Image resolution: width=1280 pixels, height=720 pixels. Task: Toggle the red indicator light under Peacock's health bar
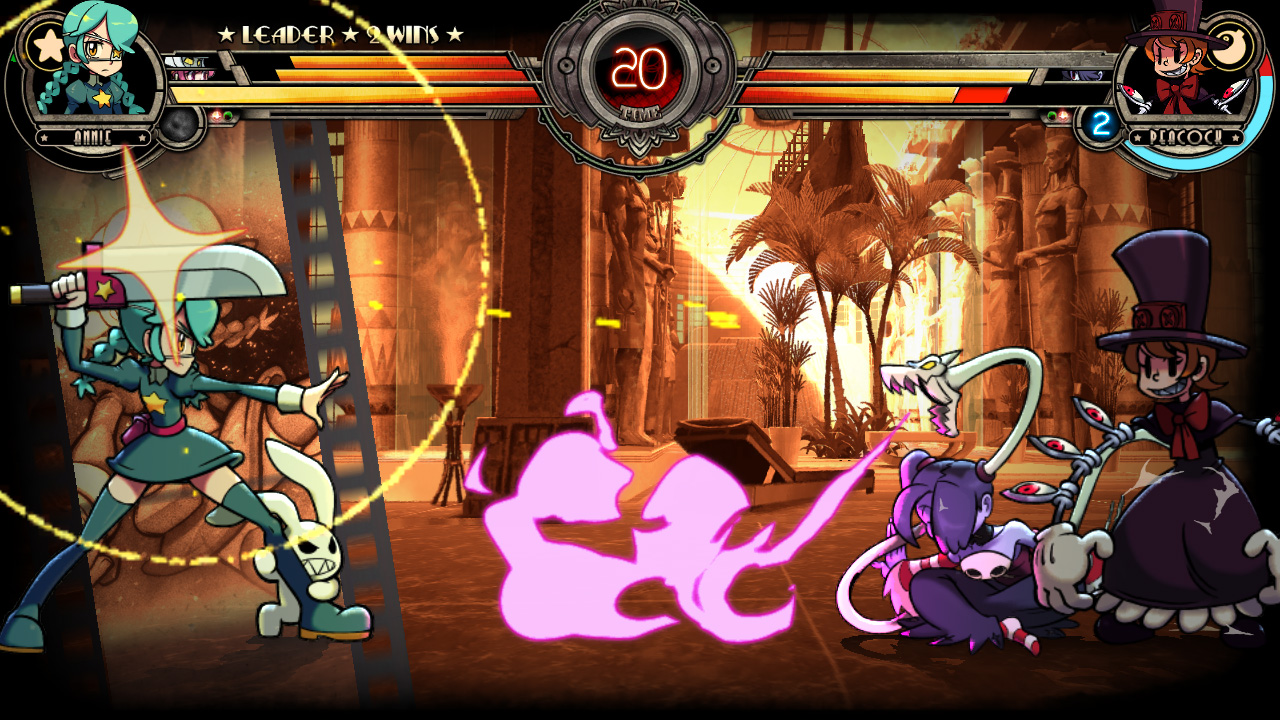[1062, 114]
